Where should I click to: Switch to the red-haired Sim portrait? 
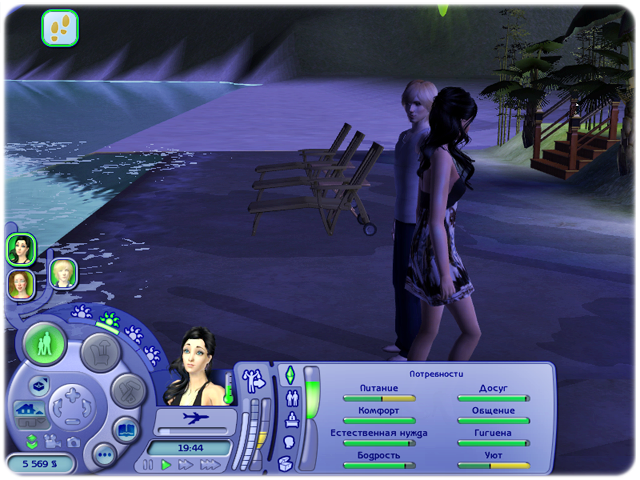coord(21,284)
